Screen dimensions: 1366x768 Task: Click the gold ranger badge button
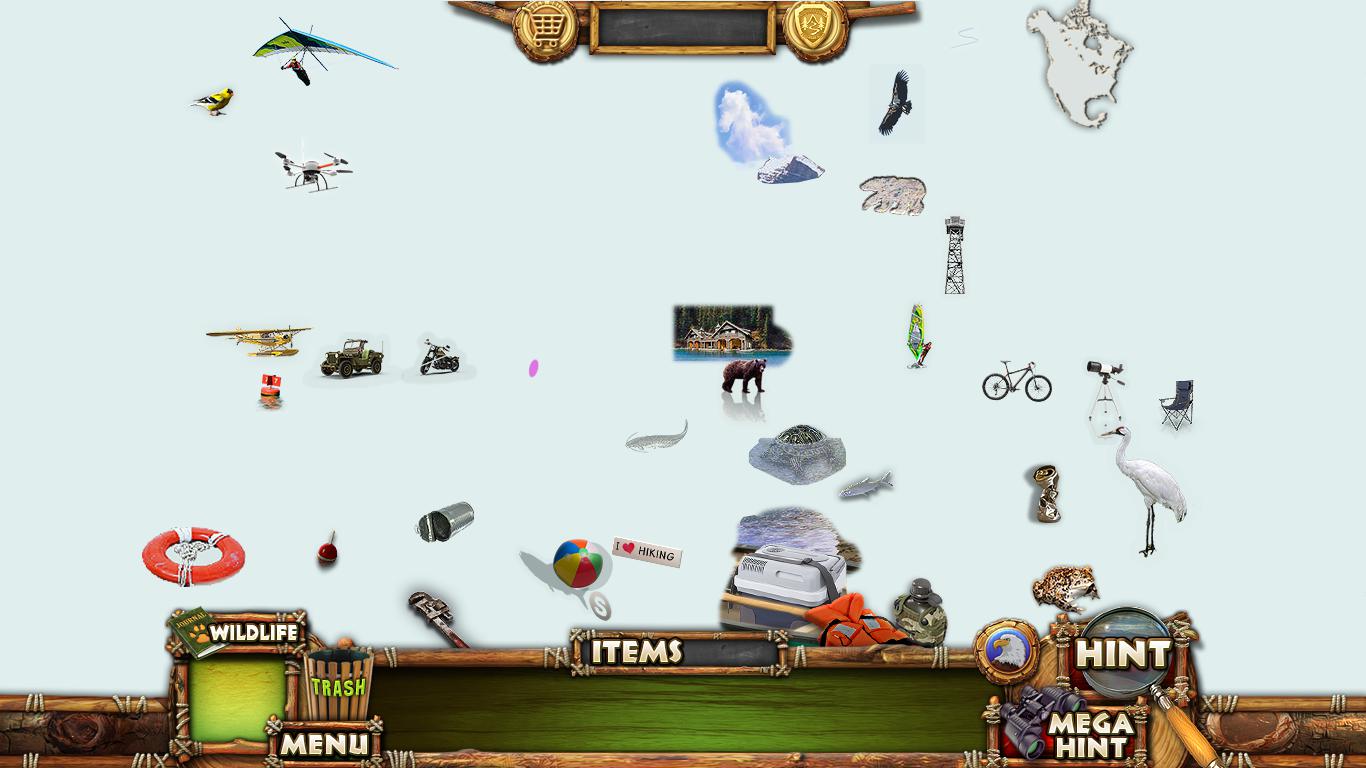tap(815, 29)
